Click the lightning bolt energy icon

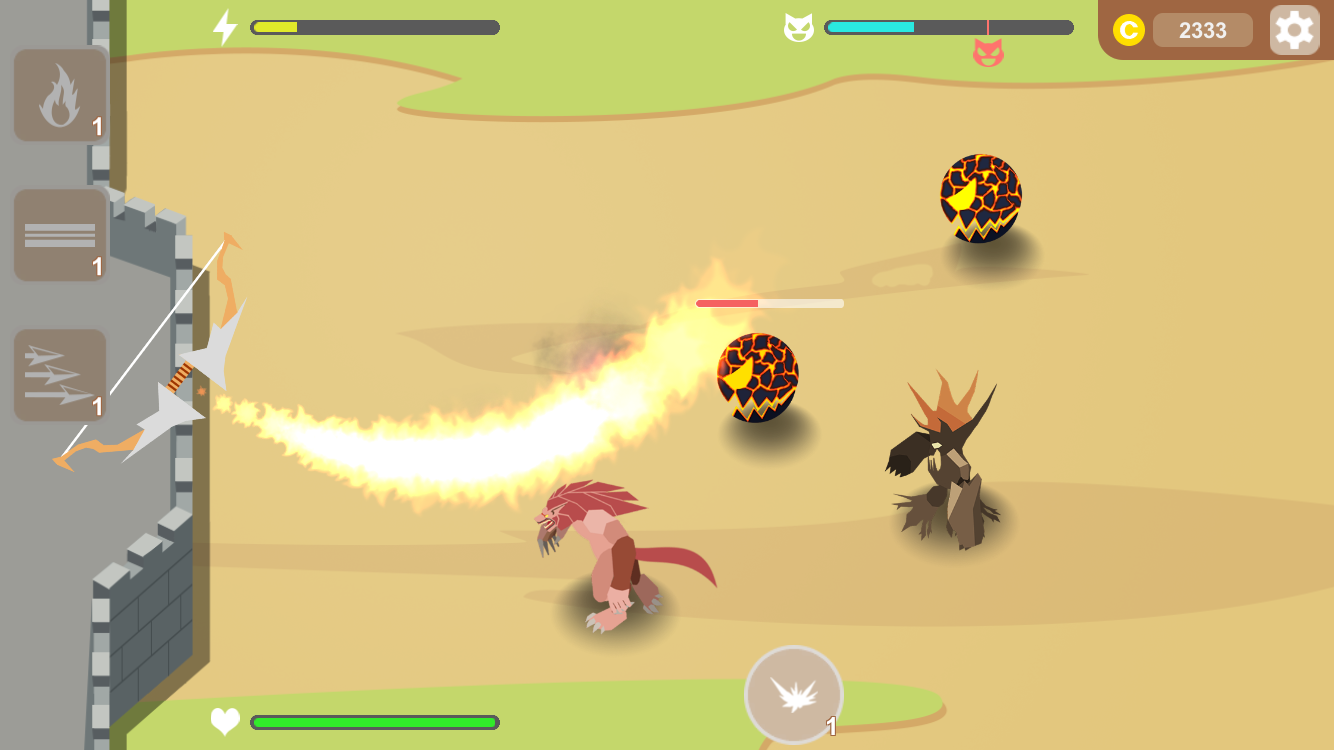pos(225,26)
